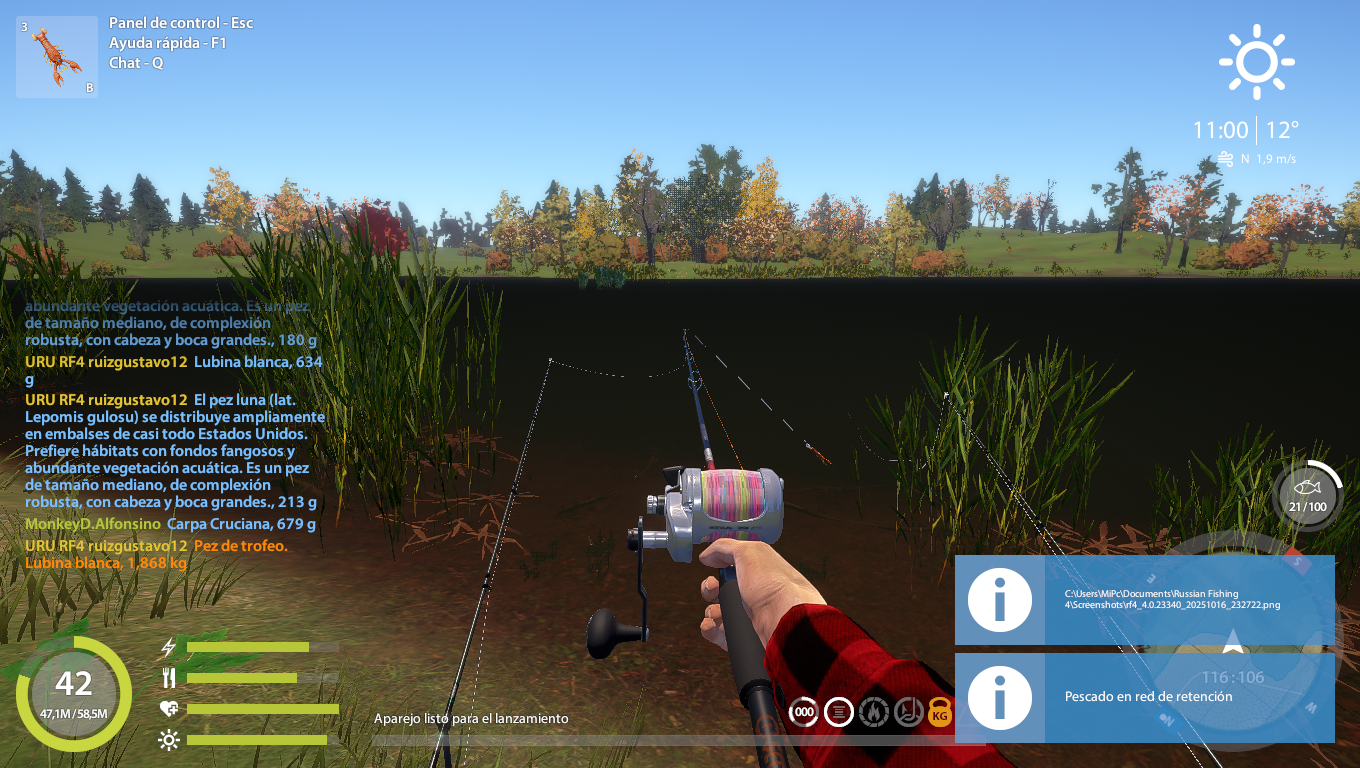This screenshot has width=1360, height=768.
Task: Dismiss the Pescado en red de retención notice
Action: pos(1144,697)
